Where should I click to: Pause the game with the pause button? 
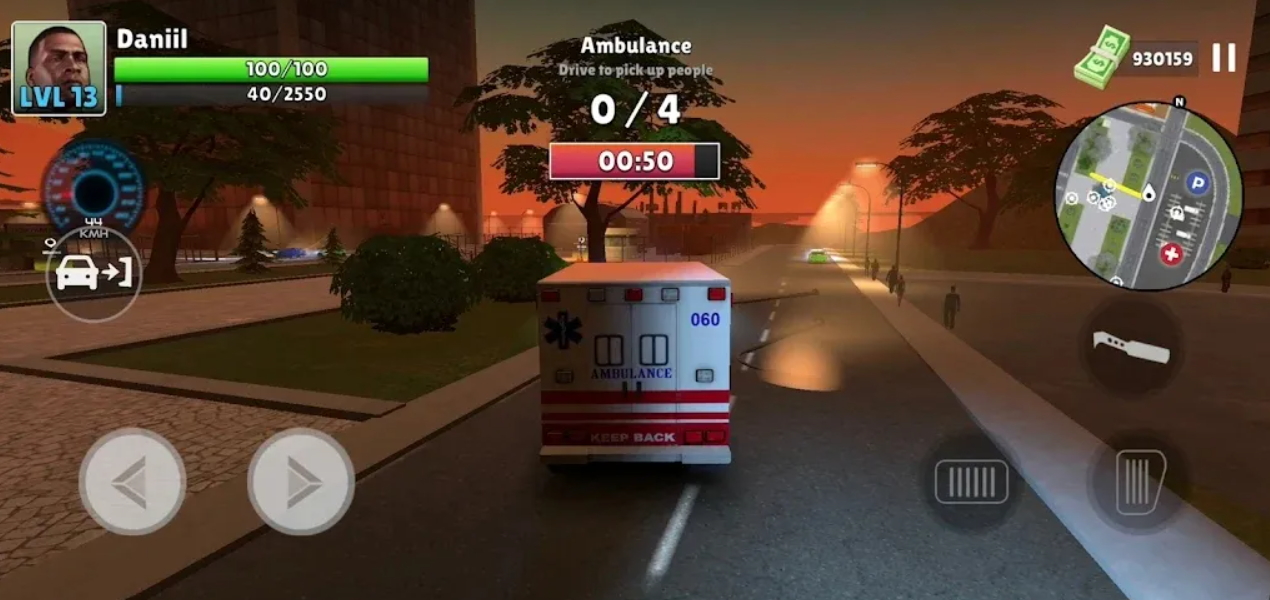pyautogui.click(x=1224, y=58)
